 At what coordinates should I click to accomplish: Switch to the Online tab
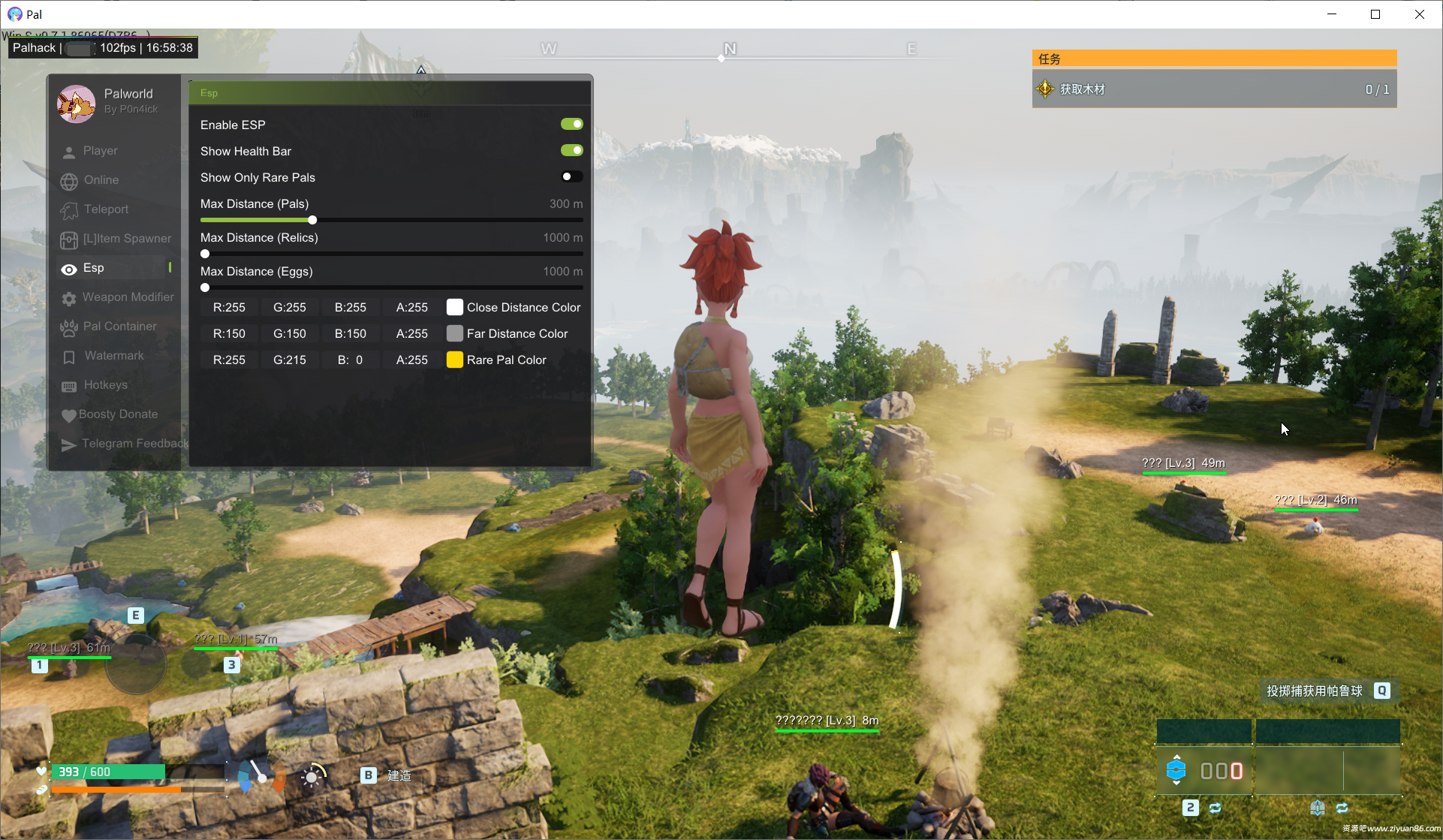point(101,180)
